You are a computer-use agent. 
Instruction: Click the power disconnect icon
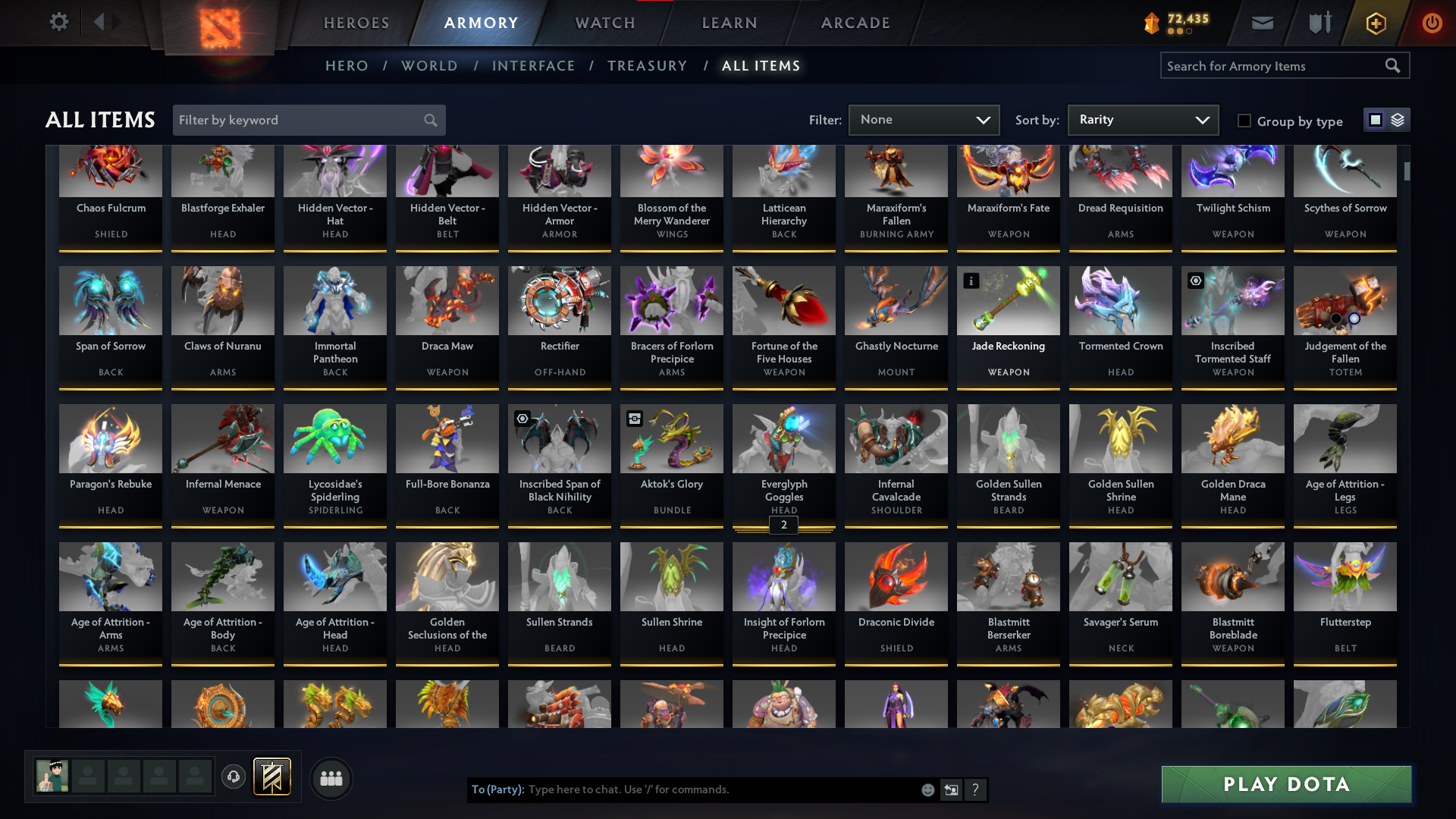[x=1432, y=23]
